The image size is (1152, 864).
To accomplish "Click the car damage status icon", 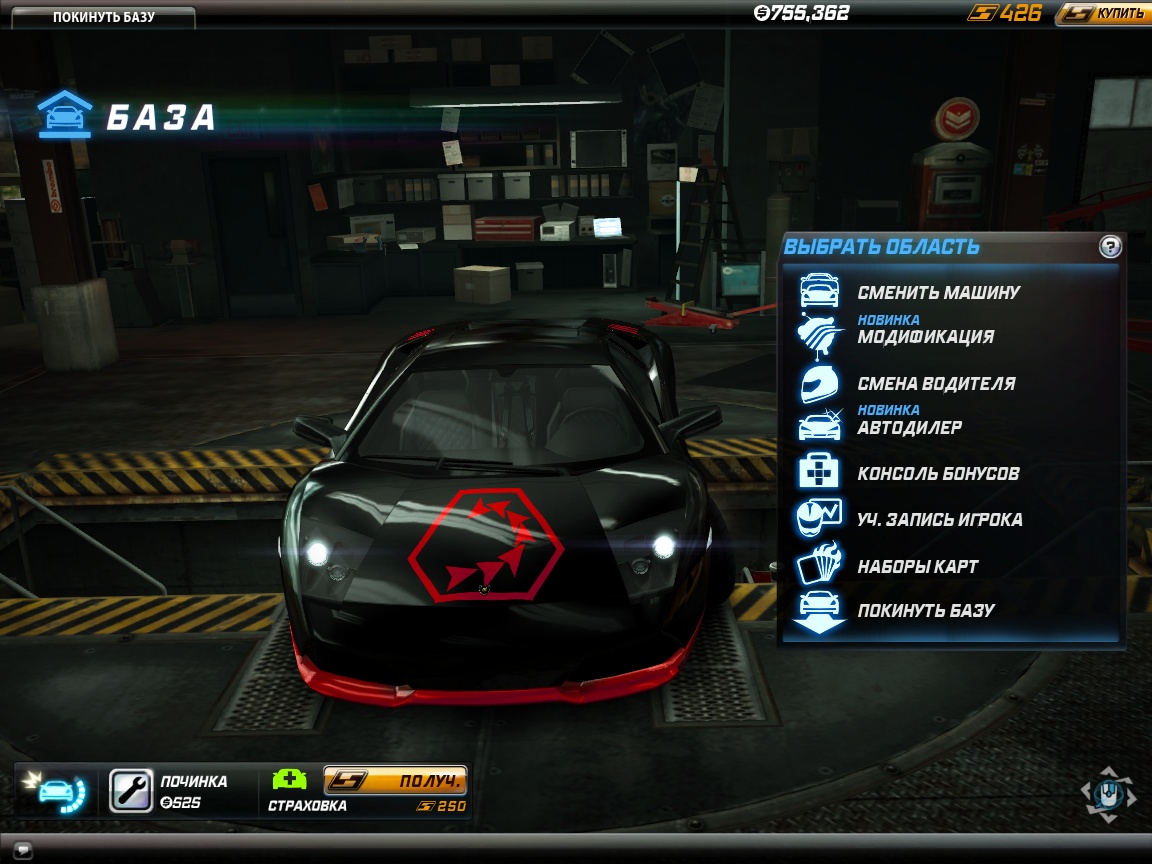I will (x=58, y=790).
